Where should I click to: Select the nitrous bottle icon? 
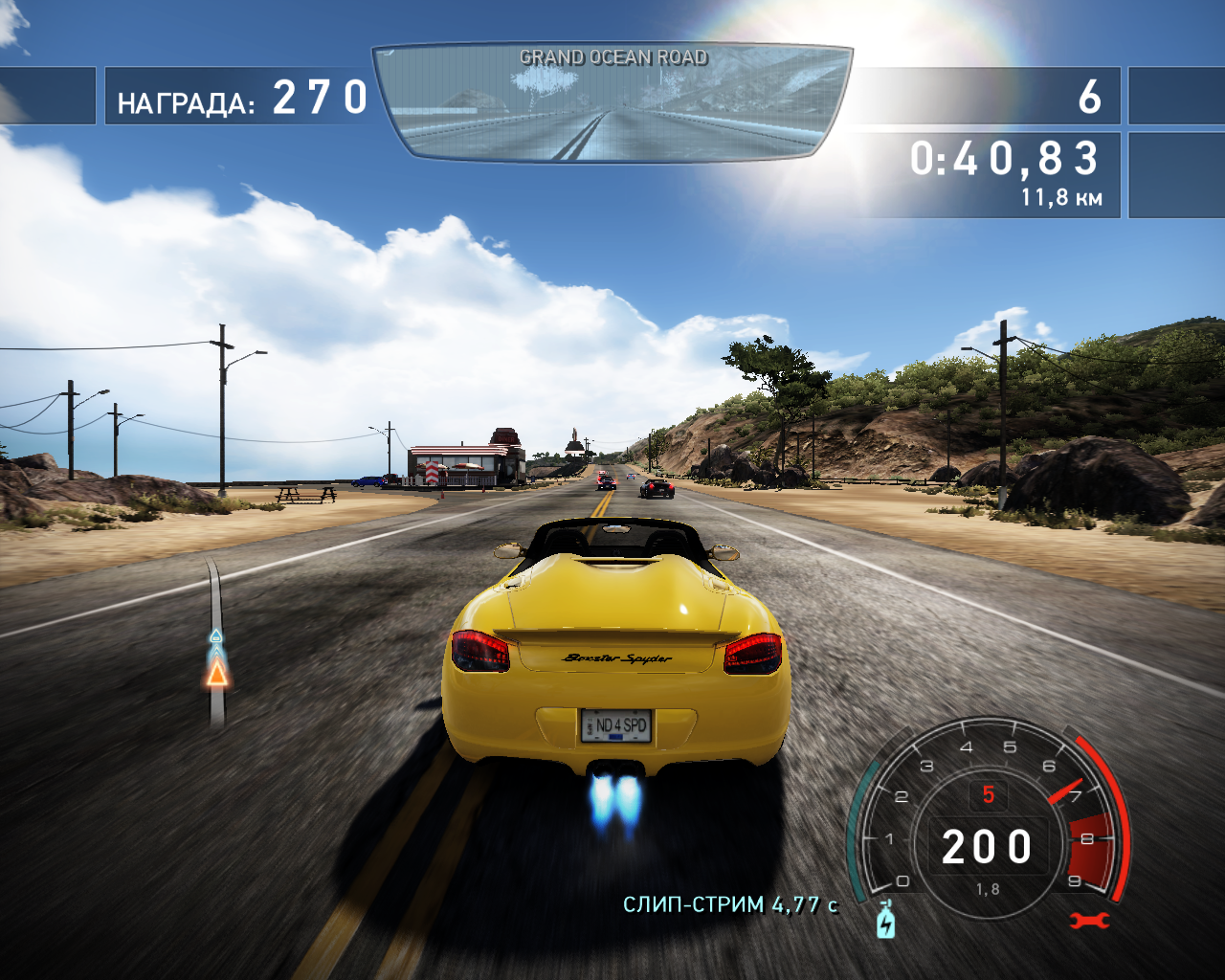(x=886, y=921)
